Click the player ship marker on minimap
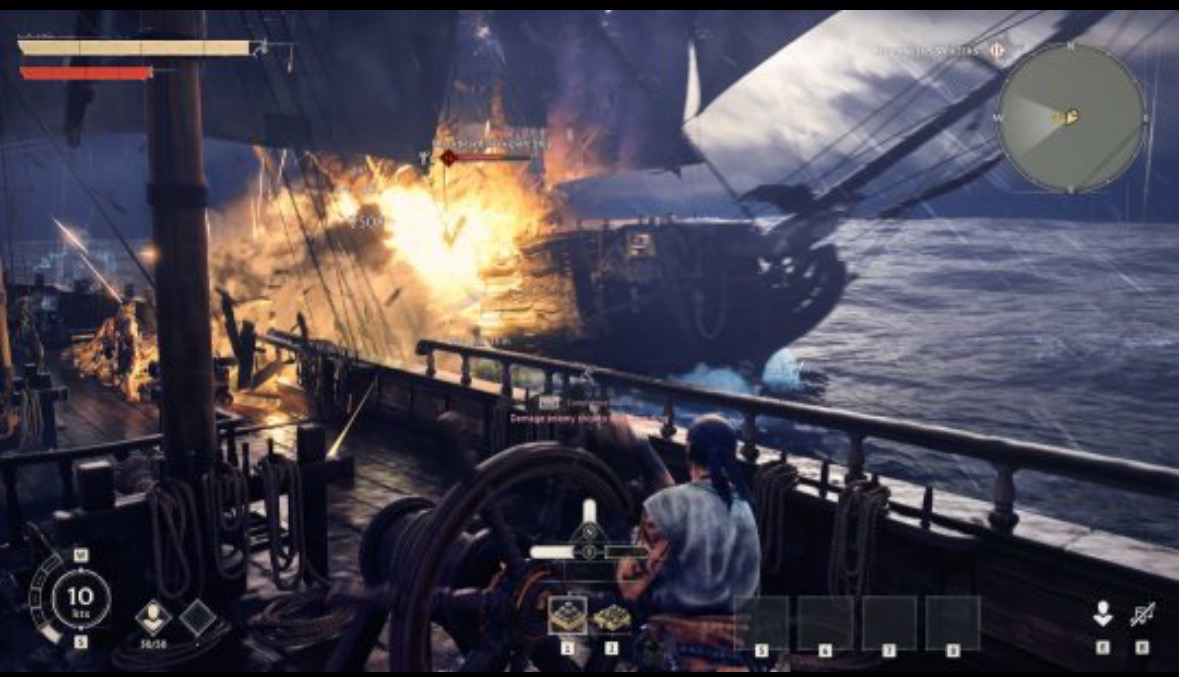Viewport: 1179px width, 677px height. click(1069, 117)
